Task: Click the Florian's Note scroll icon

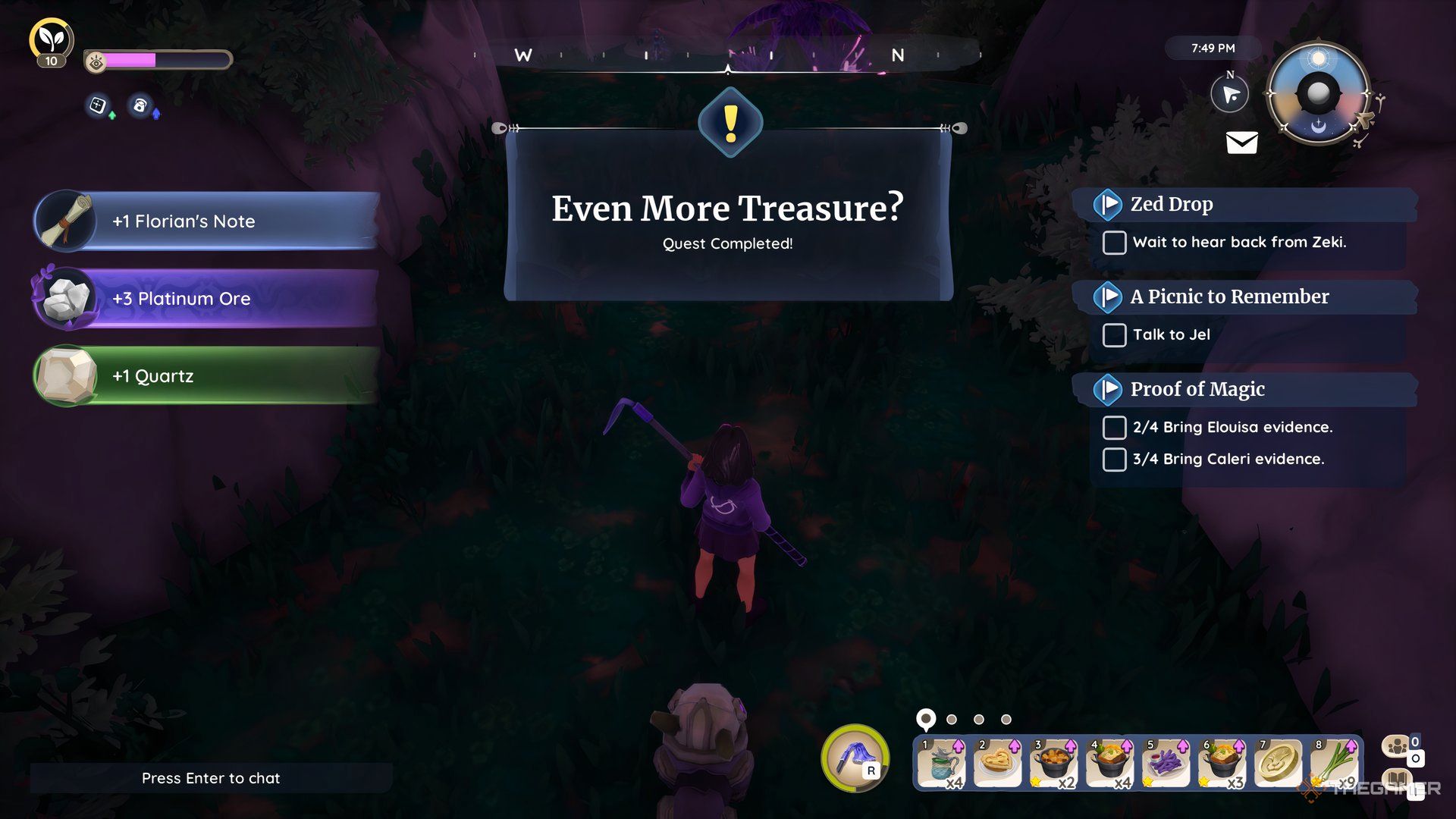Action: 65,221
